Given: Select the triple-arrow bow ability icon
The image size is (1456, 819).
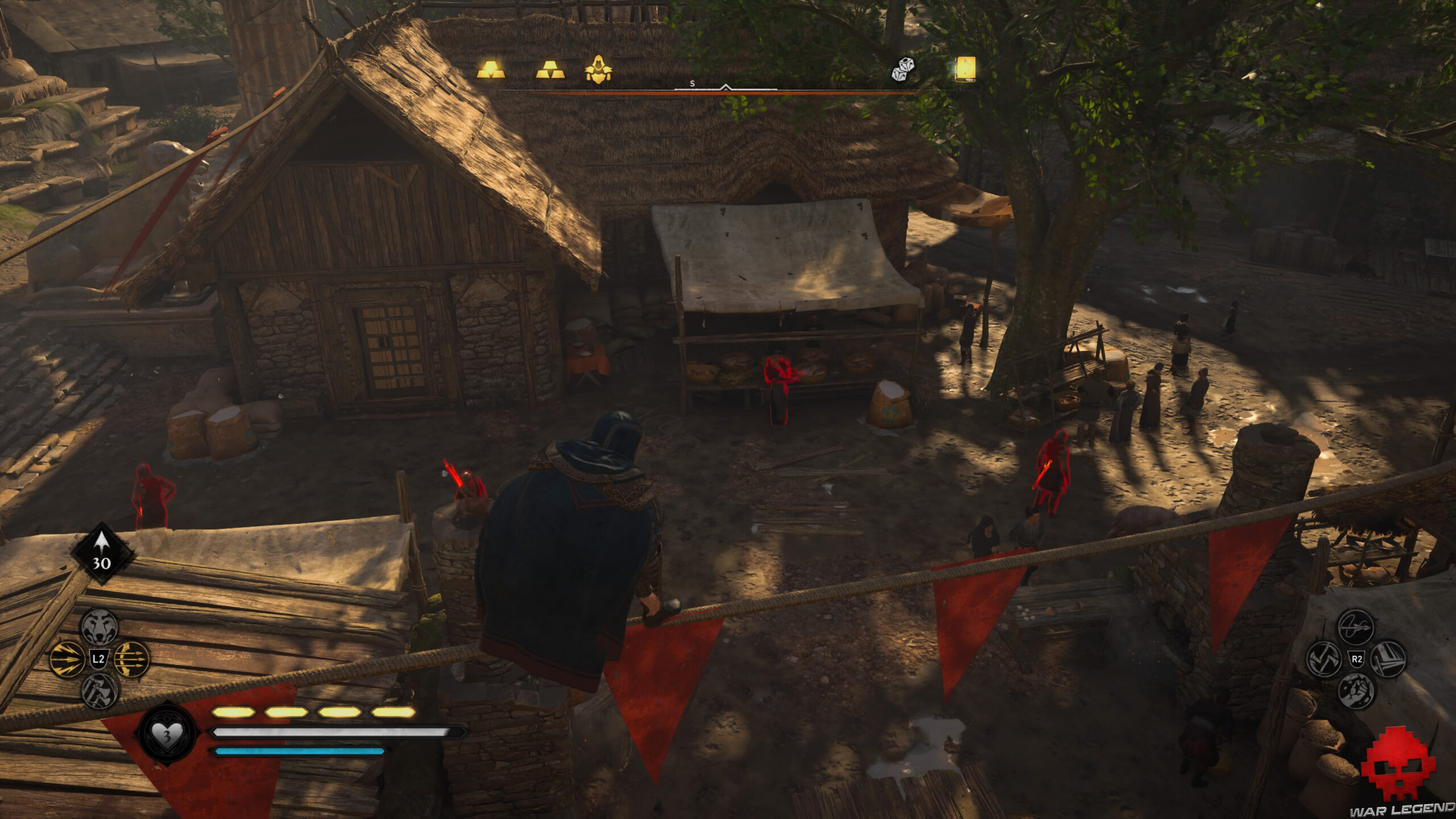Looking at the screenshot, I should [131, 659].
